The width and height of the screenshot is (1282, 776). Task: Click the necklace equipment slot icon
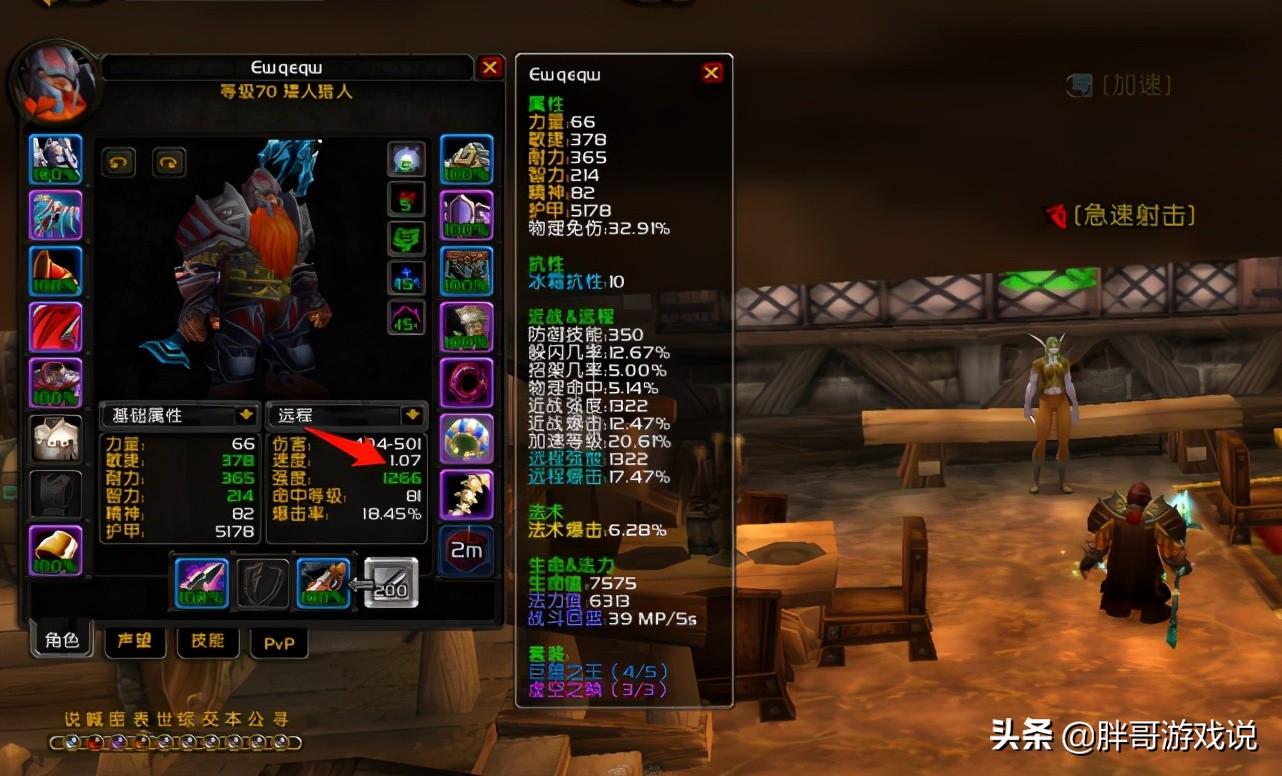[55, 215]
